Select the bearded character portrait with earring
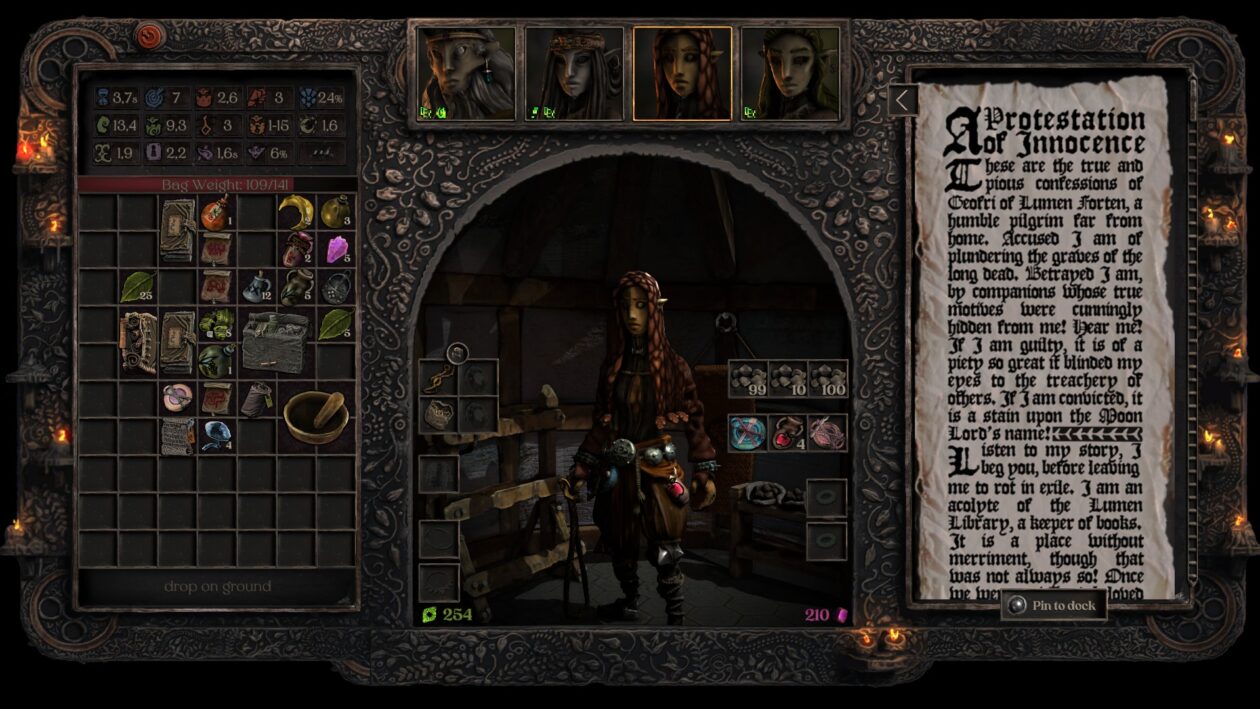 pyautogui.click(x=467, y=73)
